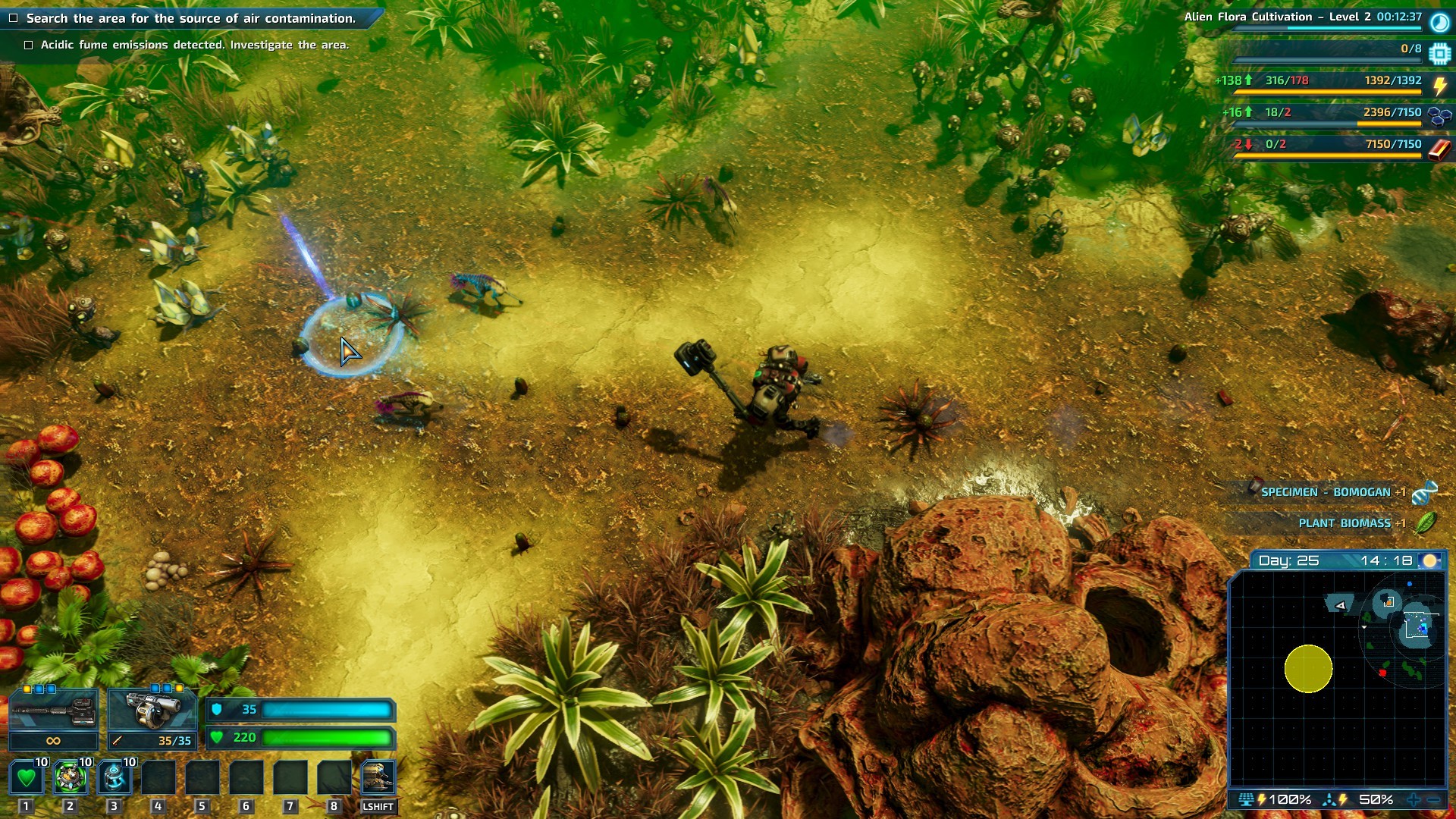Select the deployable turret in hotbar slot 2
The image size is (1456, 819).
tap(69, 775)
